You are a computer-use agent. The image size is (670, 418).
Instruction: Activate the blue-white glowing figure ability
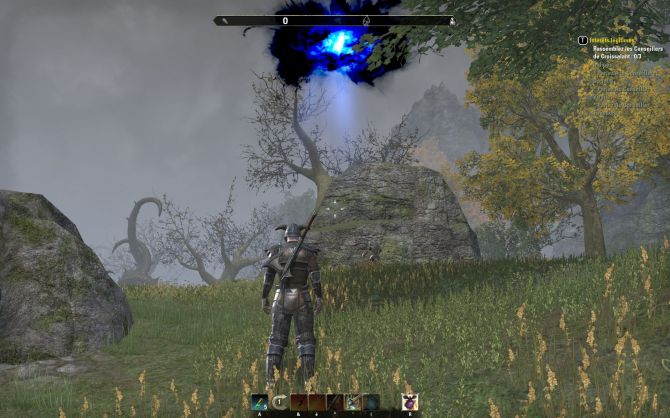tap(353, 402)
